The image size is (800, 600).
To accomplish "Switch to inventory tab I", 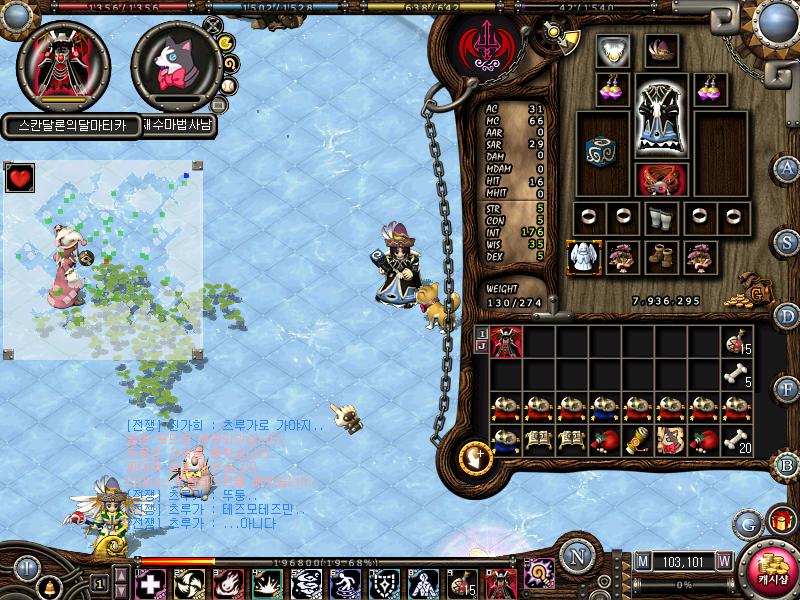I will (481, 333).
